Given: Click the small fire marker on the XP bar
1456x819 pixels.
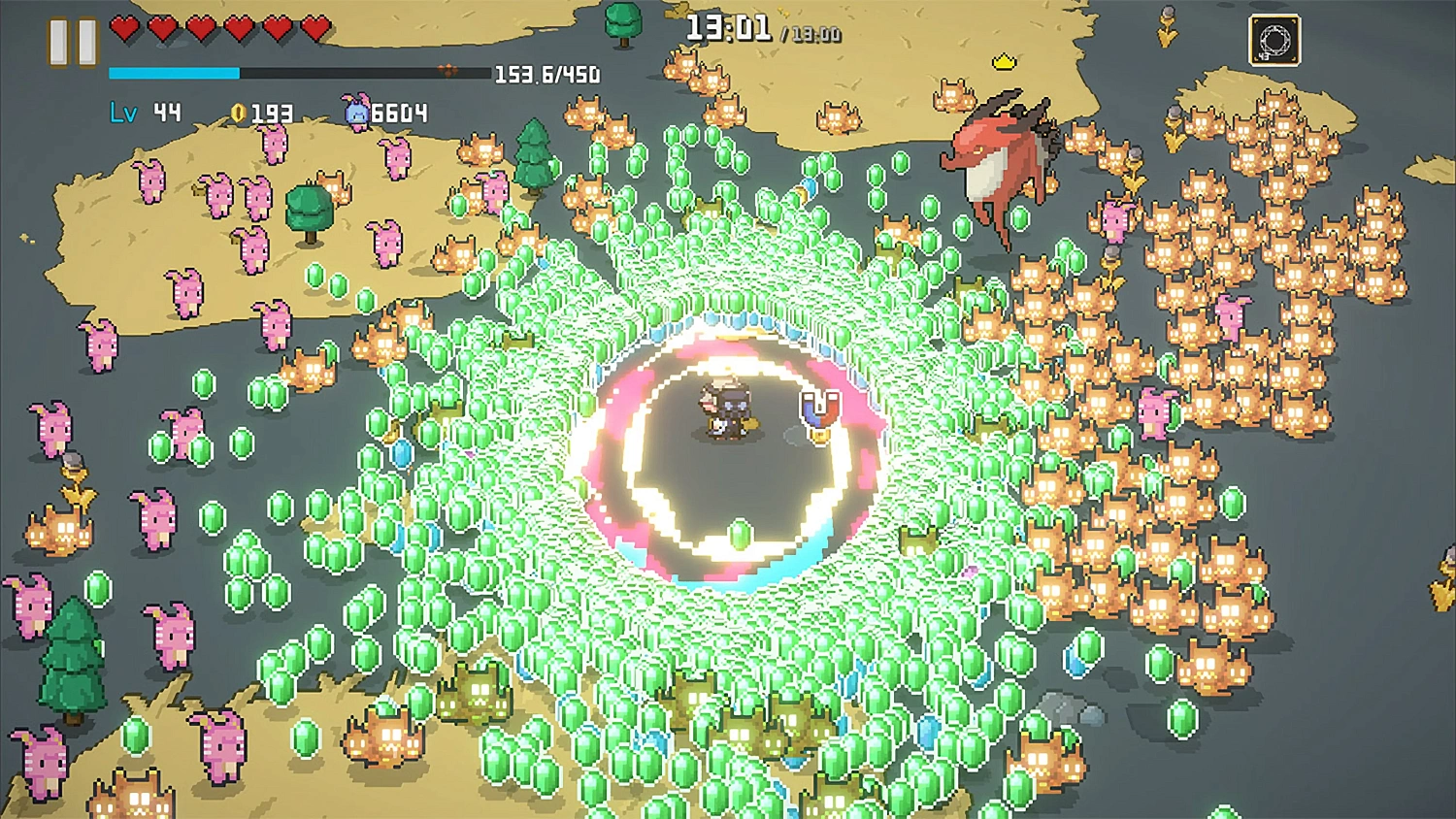Looking at the screenshot, I should pyautogui.click(x=447, y=70).
